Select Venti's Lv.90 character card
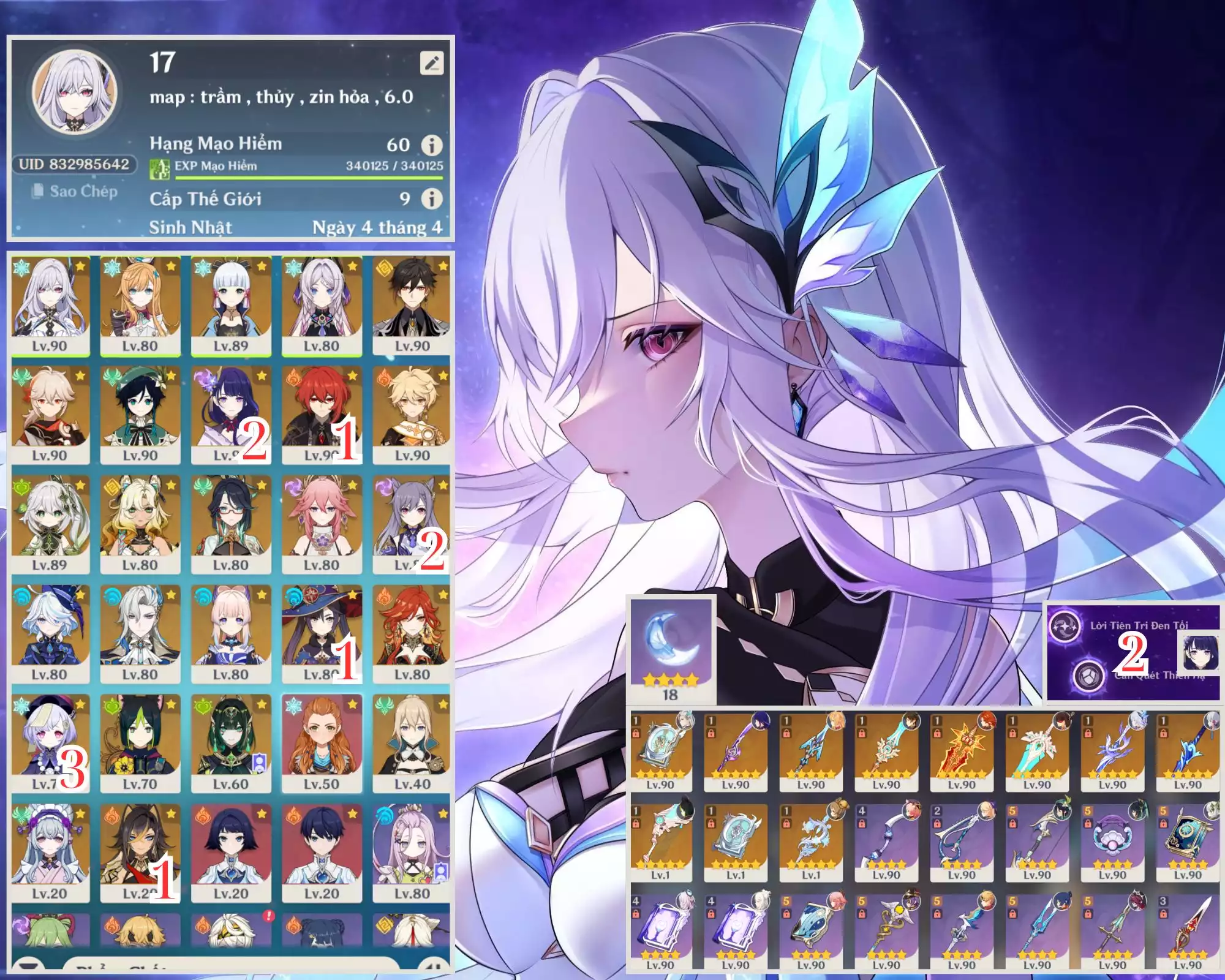The image size is (1225, 980). 140,414
